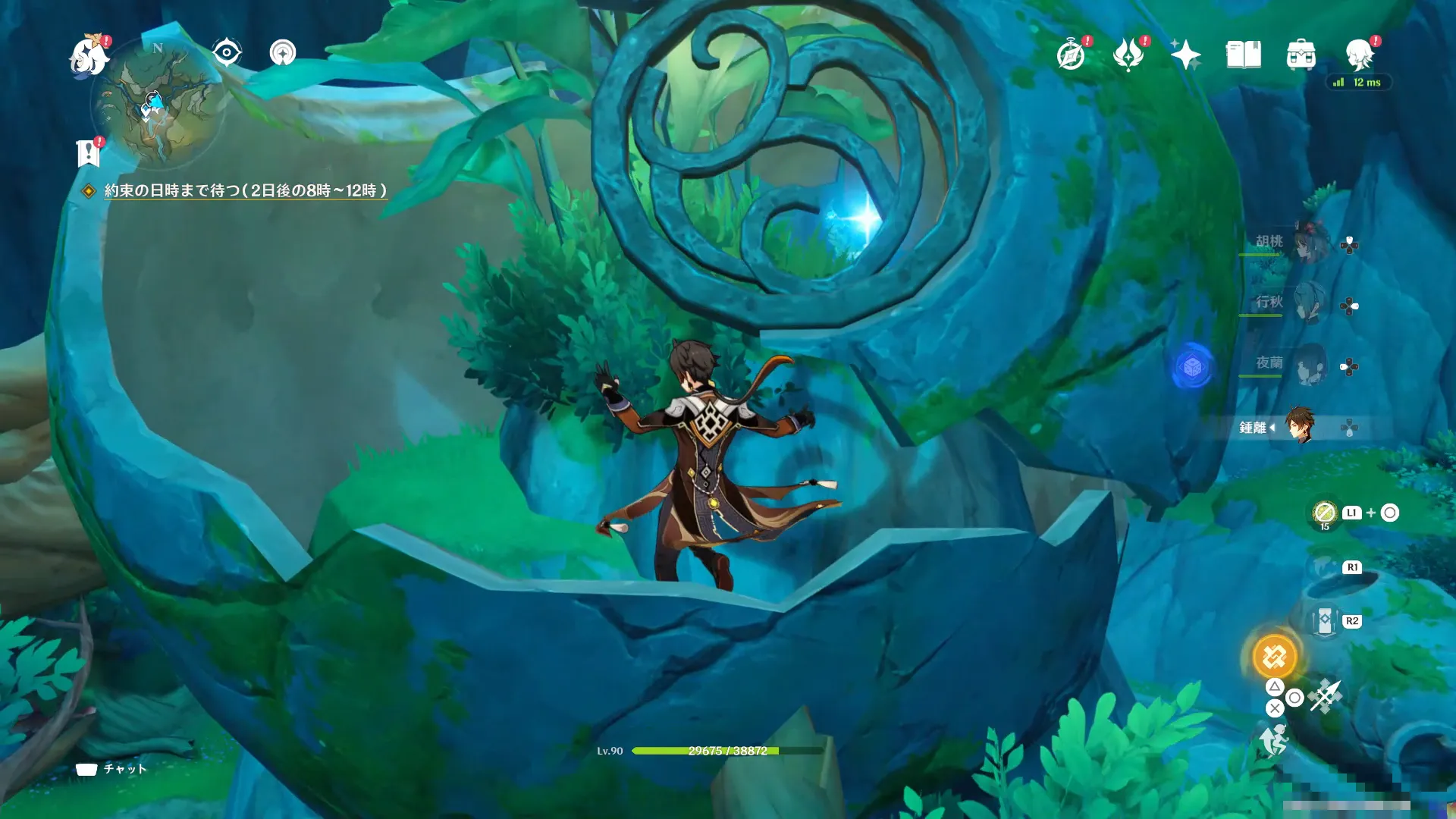
Task: Open the battle pass icon
Action: click(1128, 55)
